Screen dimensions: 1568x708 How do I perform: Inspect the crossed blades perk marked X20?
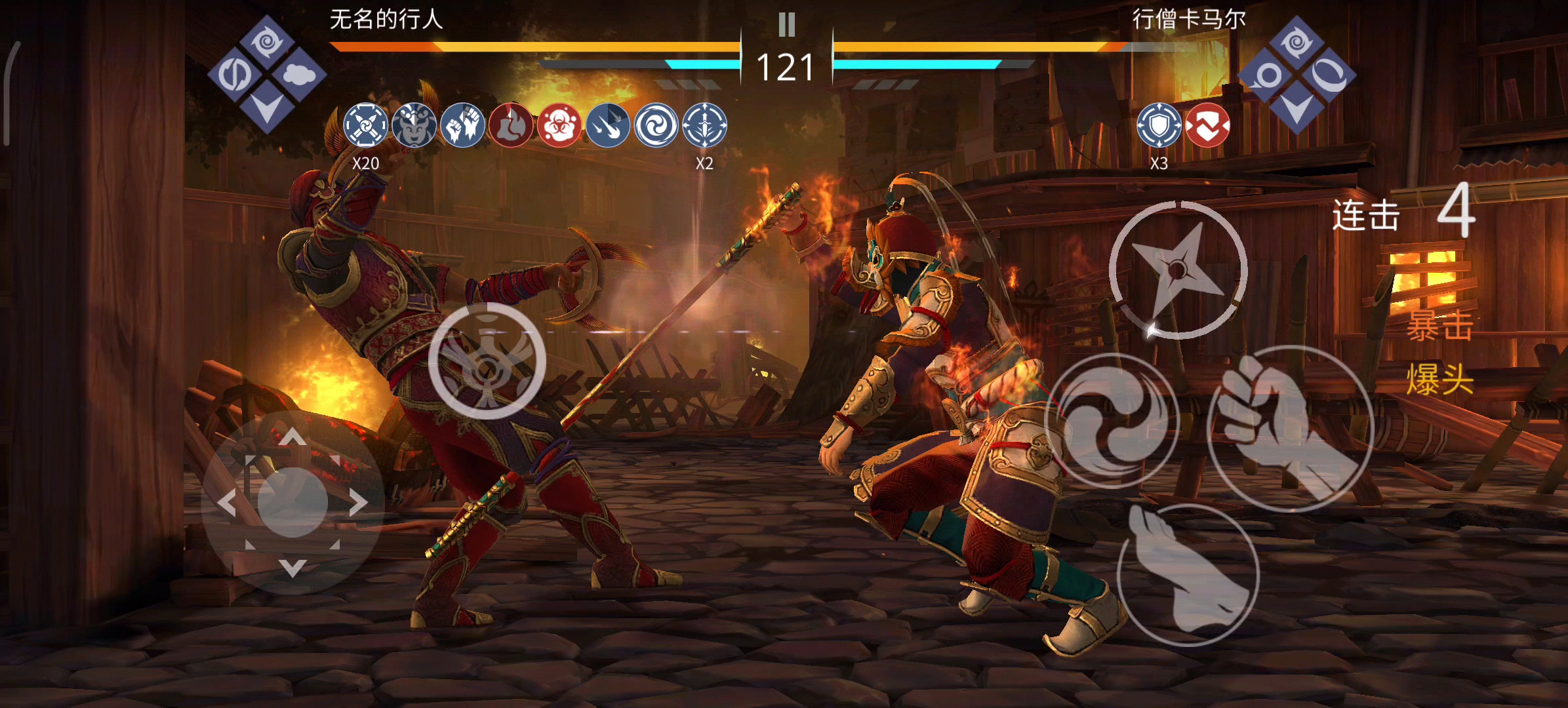(365, 125)
